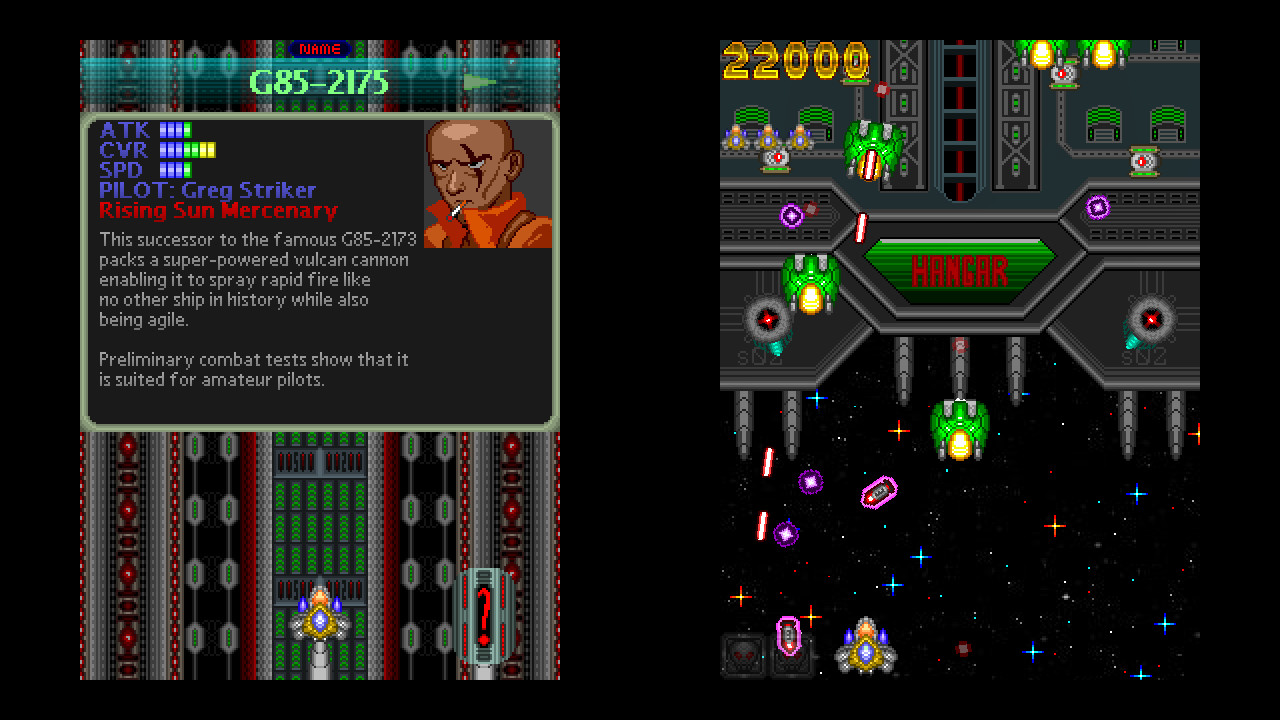Click the HANGAR entrance sign
1280x720 pixels.
pos(958,271)
